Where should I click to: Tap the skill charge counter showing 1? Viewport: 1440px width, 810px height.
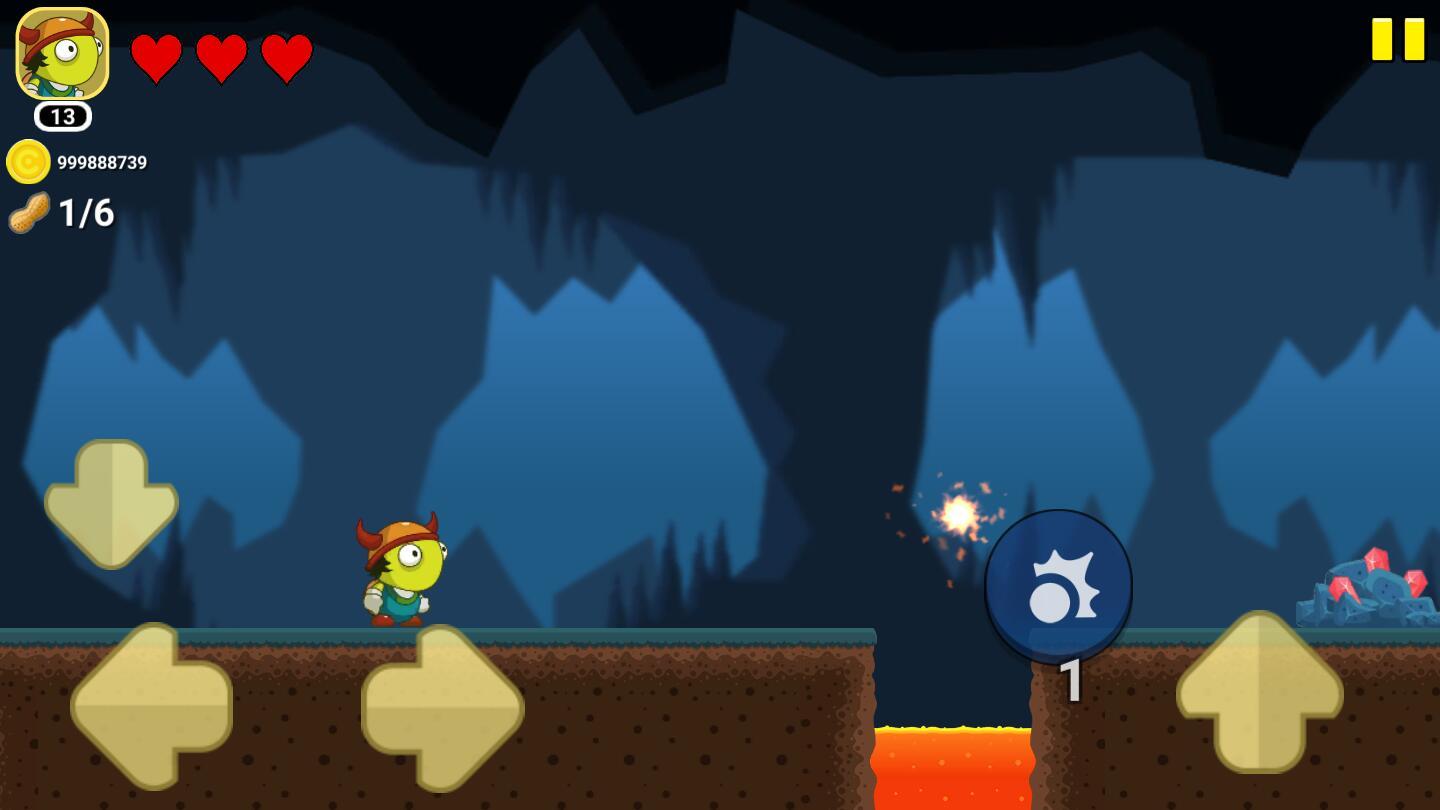click(1071, 682)
